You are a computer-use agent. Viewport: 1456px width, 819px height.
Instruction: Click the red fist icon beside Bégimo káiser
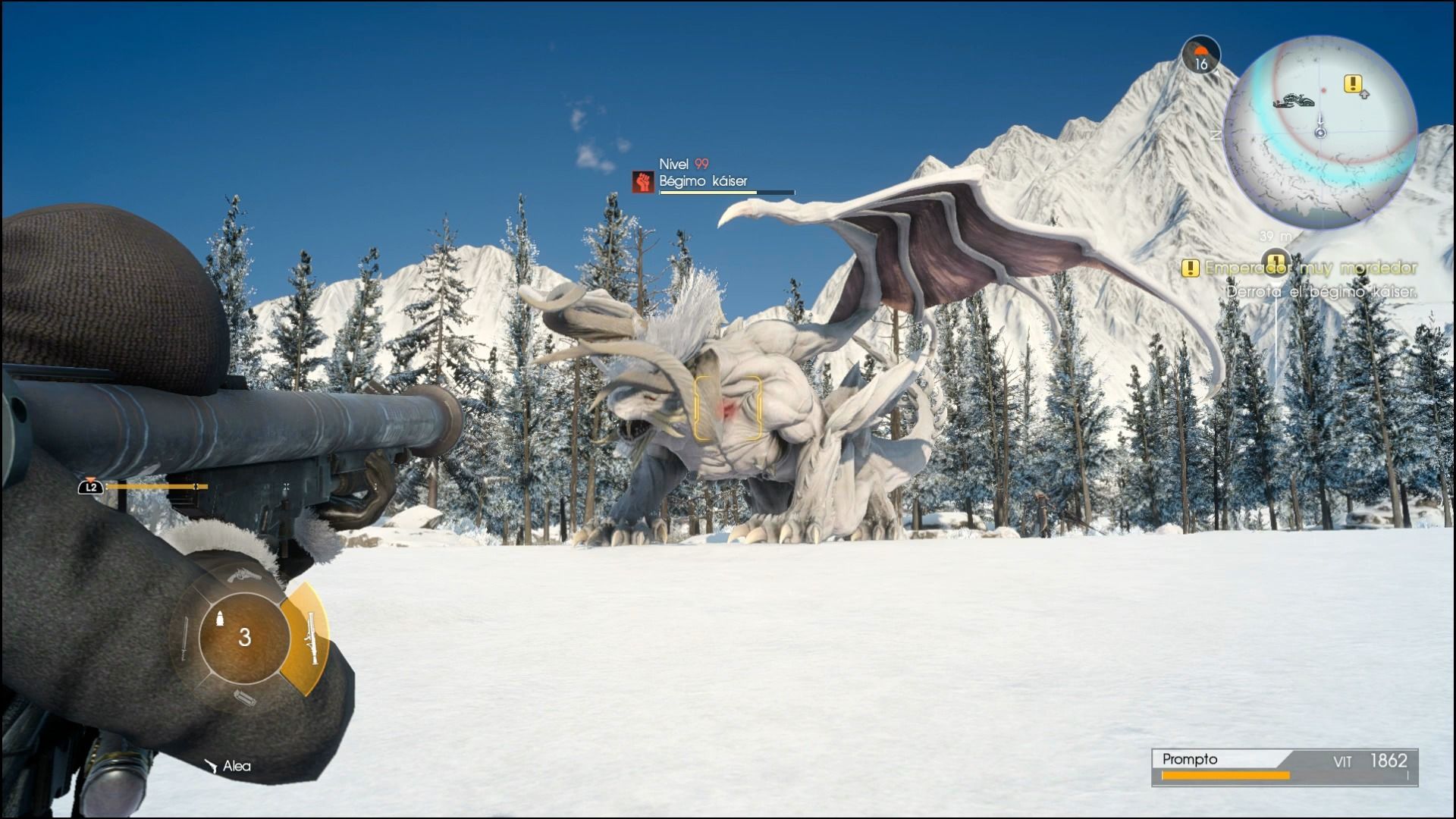(x=643, y=181)
